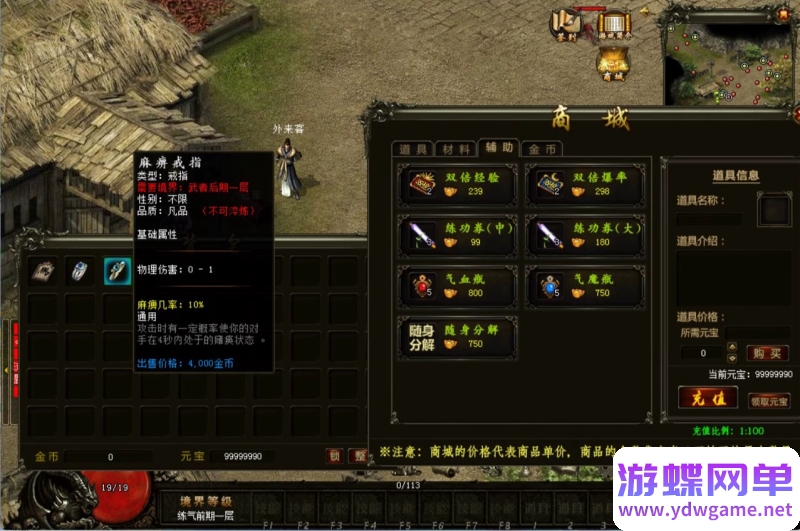Switch to the 金币 shop tab
This screenshot has width=800, height=531.
coord(542,149)
